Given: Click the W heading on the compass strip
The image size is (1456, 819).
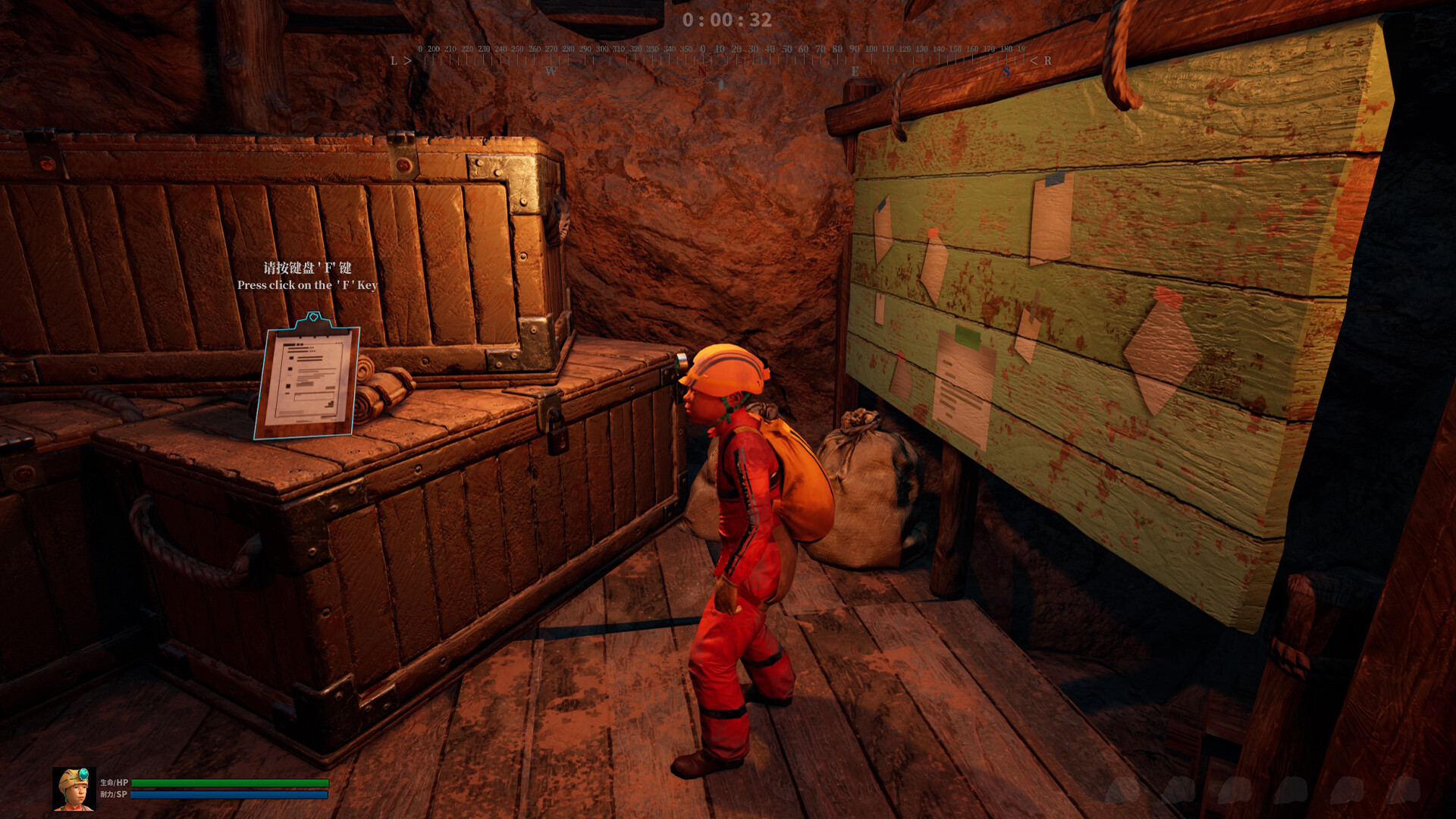Looking at the screenshot, I should [x=551, y=71].
